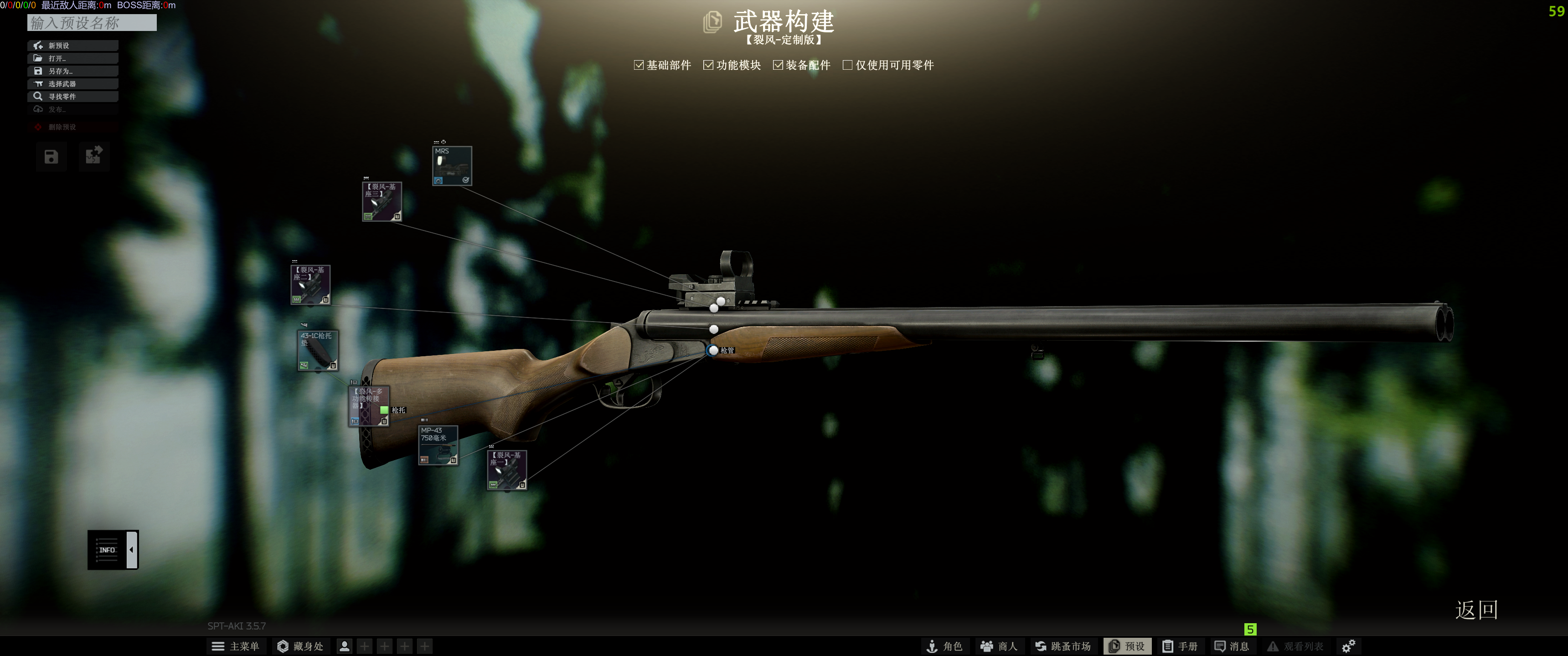
Task: Open settings via the gear icon
Action: (x=1348, y=646)
